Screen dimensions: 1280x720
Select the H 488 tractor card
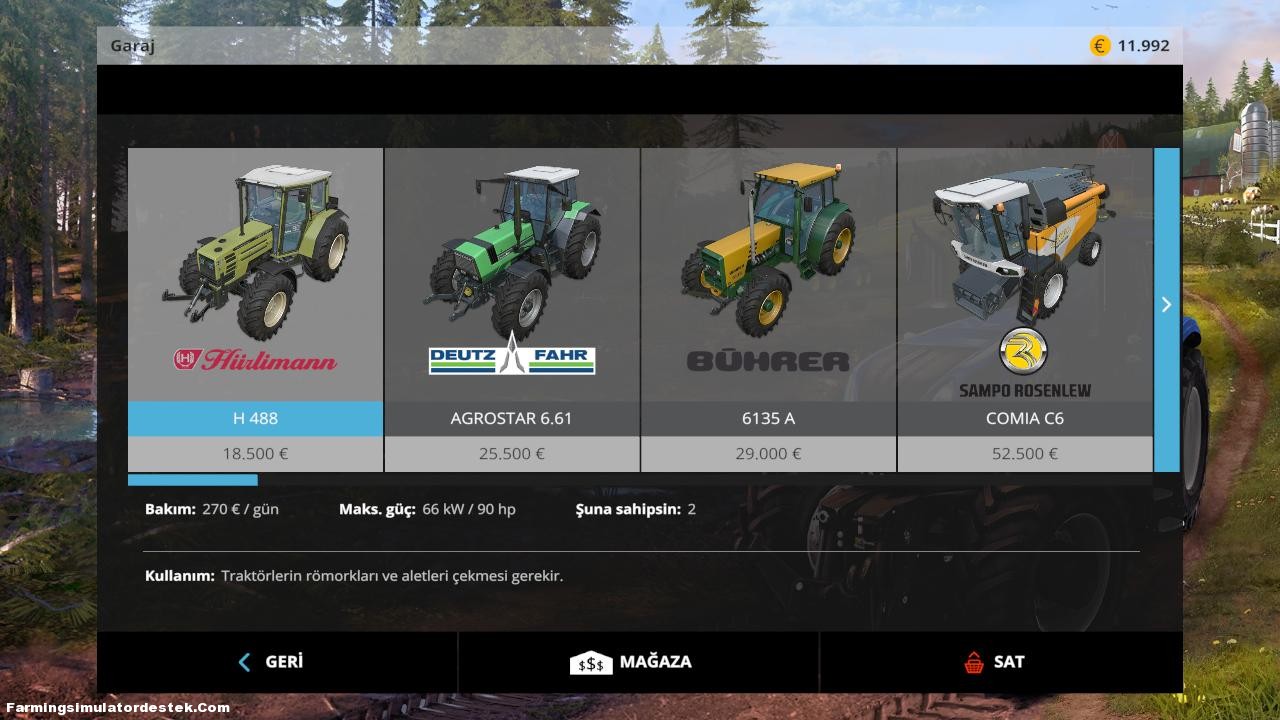253,260
